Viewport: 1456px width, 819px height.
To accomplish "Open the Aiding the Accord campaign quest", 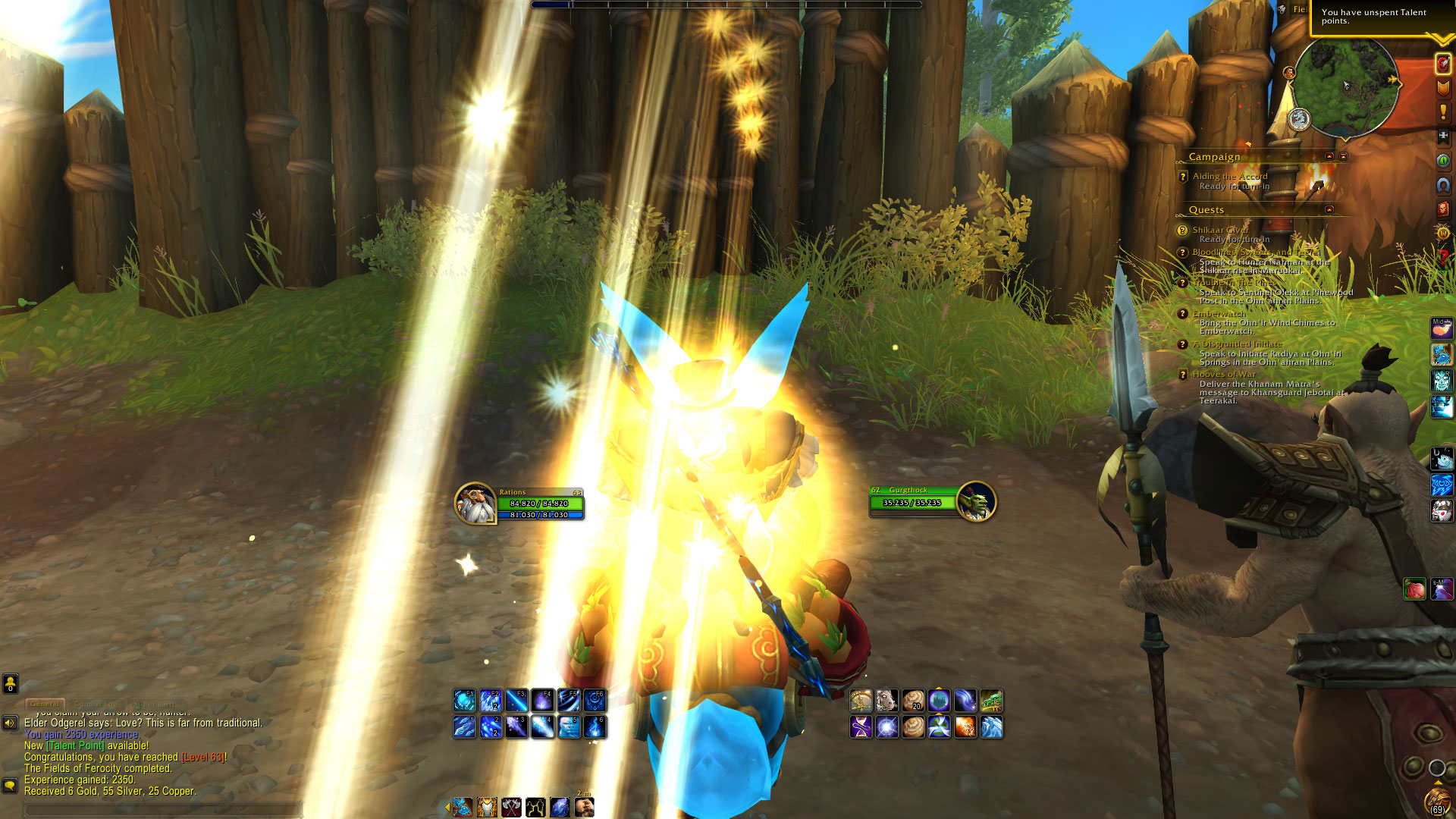I will click(x=1229, y=176).
